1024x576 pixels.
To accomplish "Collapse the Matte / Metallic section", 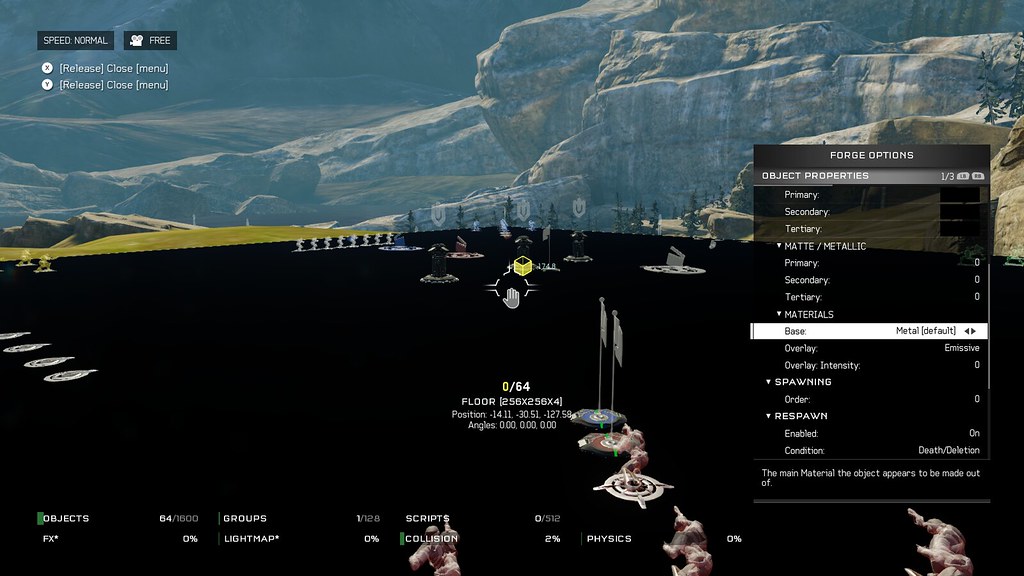I will point(825,246).
